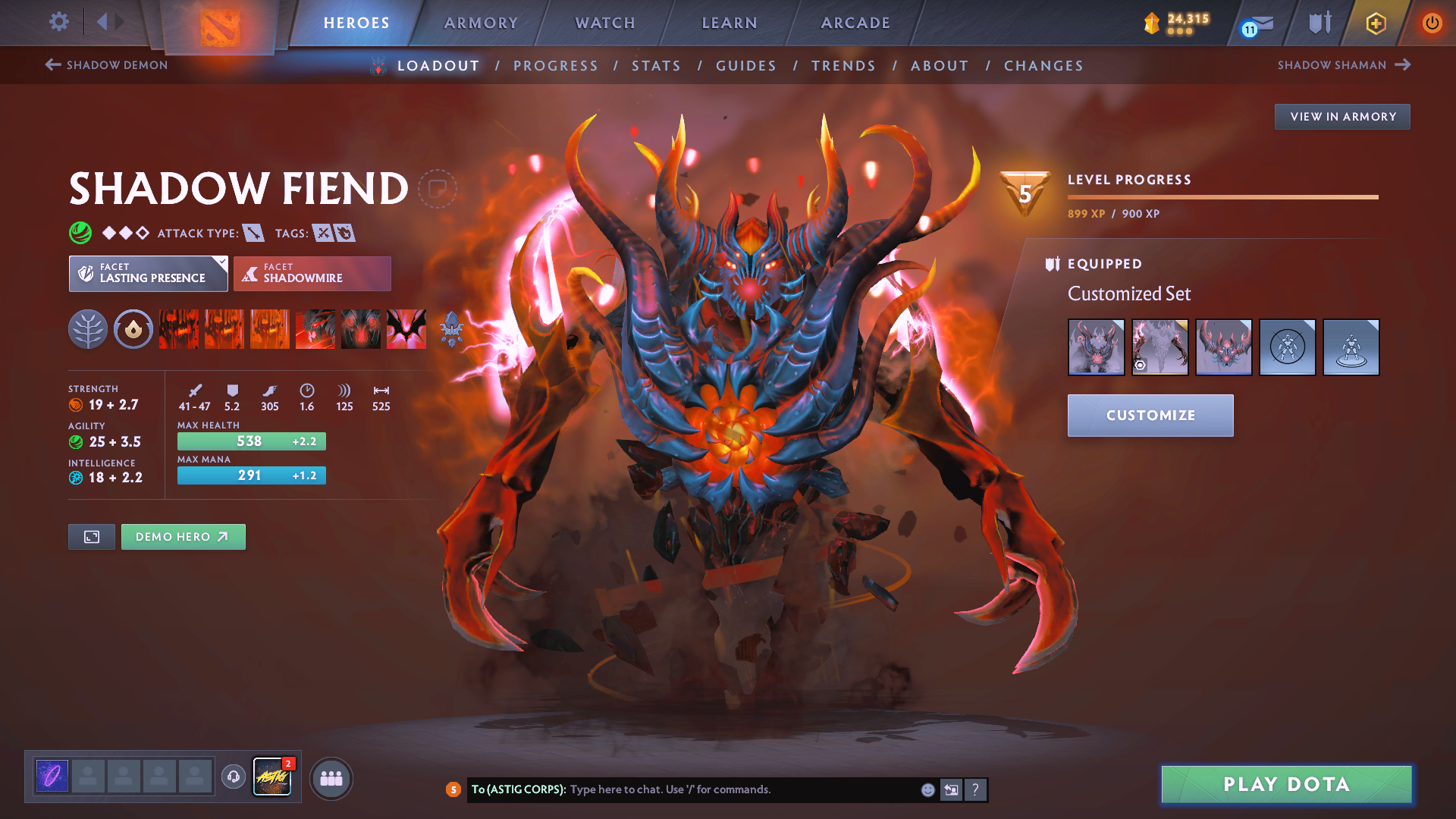This screenshot has height=819, width=1456.
Task: Switch to the ARMORY tab
Action: tap(481, 23)
